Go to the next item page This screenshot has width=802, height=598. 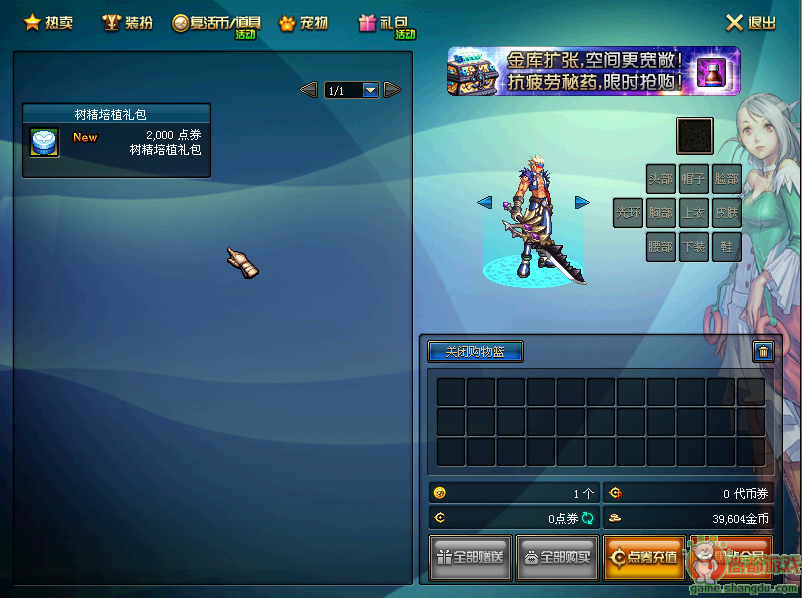point(392,90)
